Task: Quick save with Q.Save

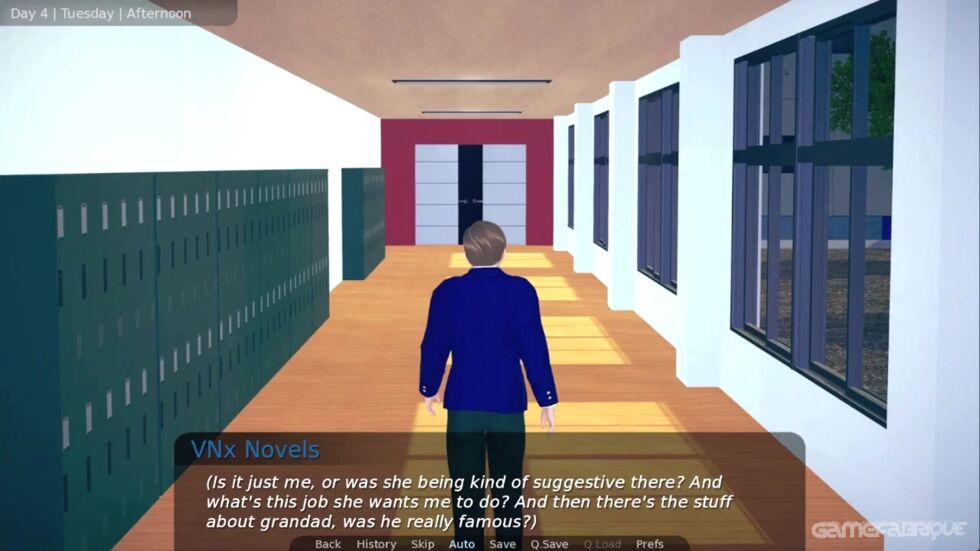Action: [x=550, y=544]
